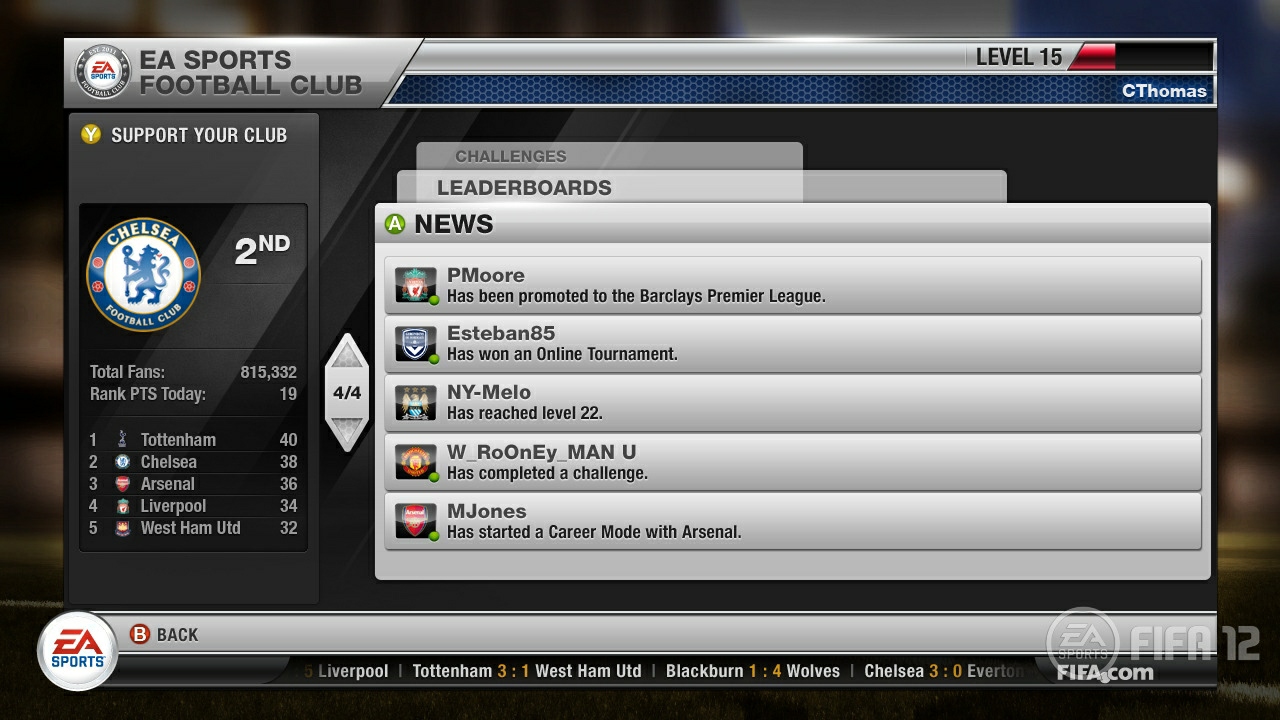This screenshot has height=720, width=1280.
Task: Click the Manchester United crest by W_RoOnEy_MAN U
Action: 417,462
